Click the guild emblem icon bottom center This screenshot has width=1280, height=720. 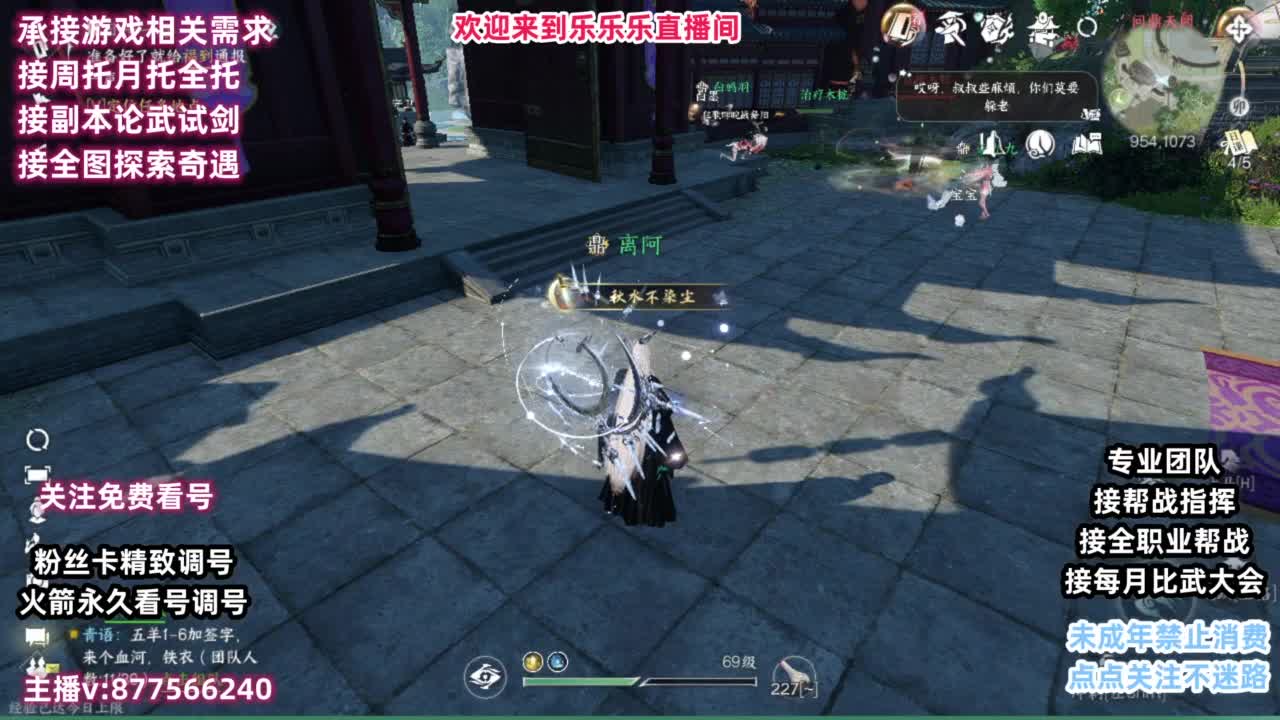(485, 677)
